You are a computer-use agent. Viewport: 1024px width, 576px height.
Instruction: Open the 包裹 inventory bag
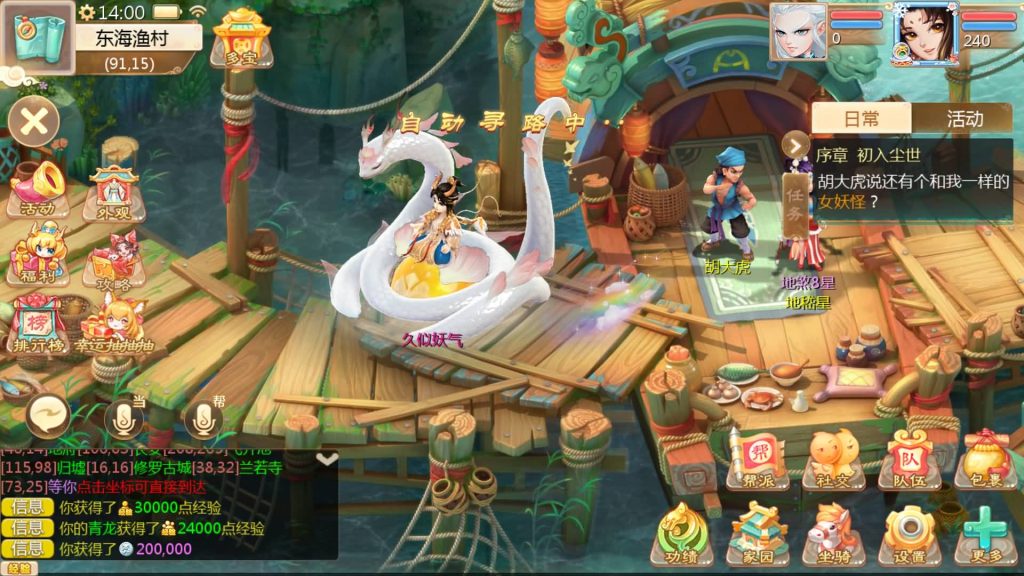(984, 459)
